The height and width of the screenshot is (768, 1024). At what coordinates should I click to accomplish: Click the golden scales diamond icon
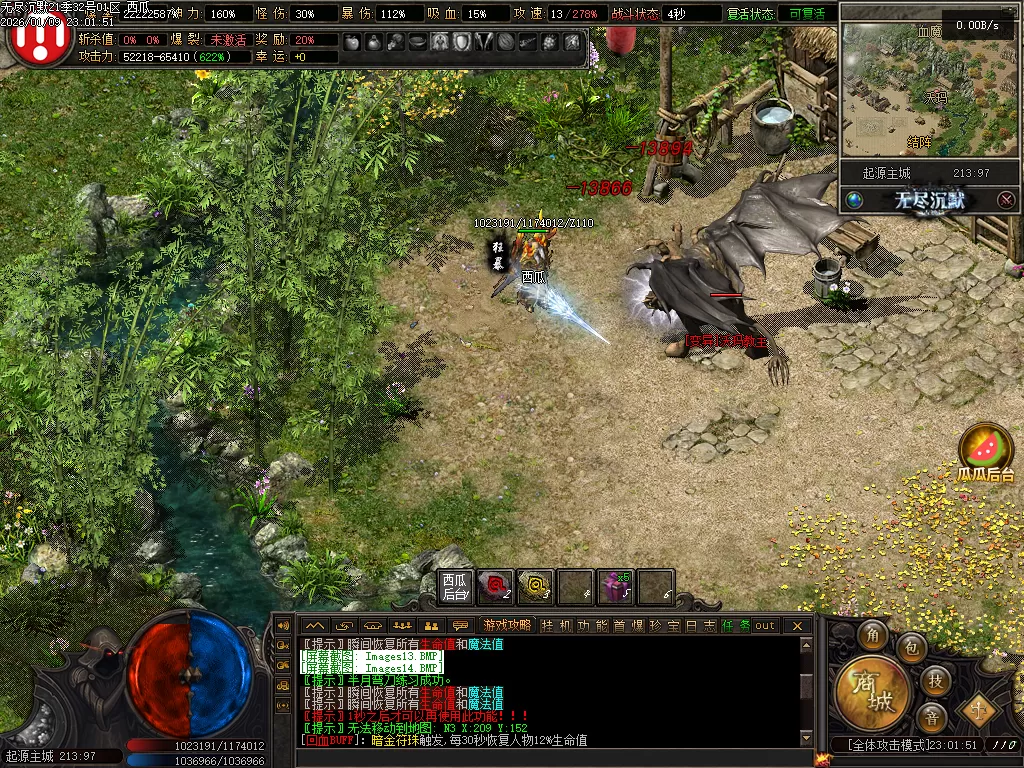pos(978,712)
